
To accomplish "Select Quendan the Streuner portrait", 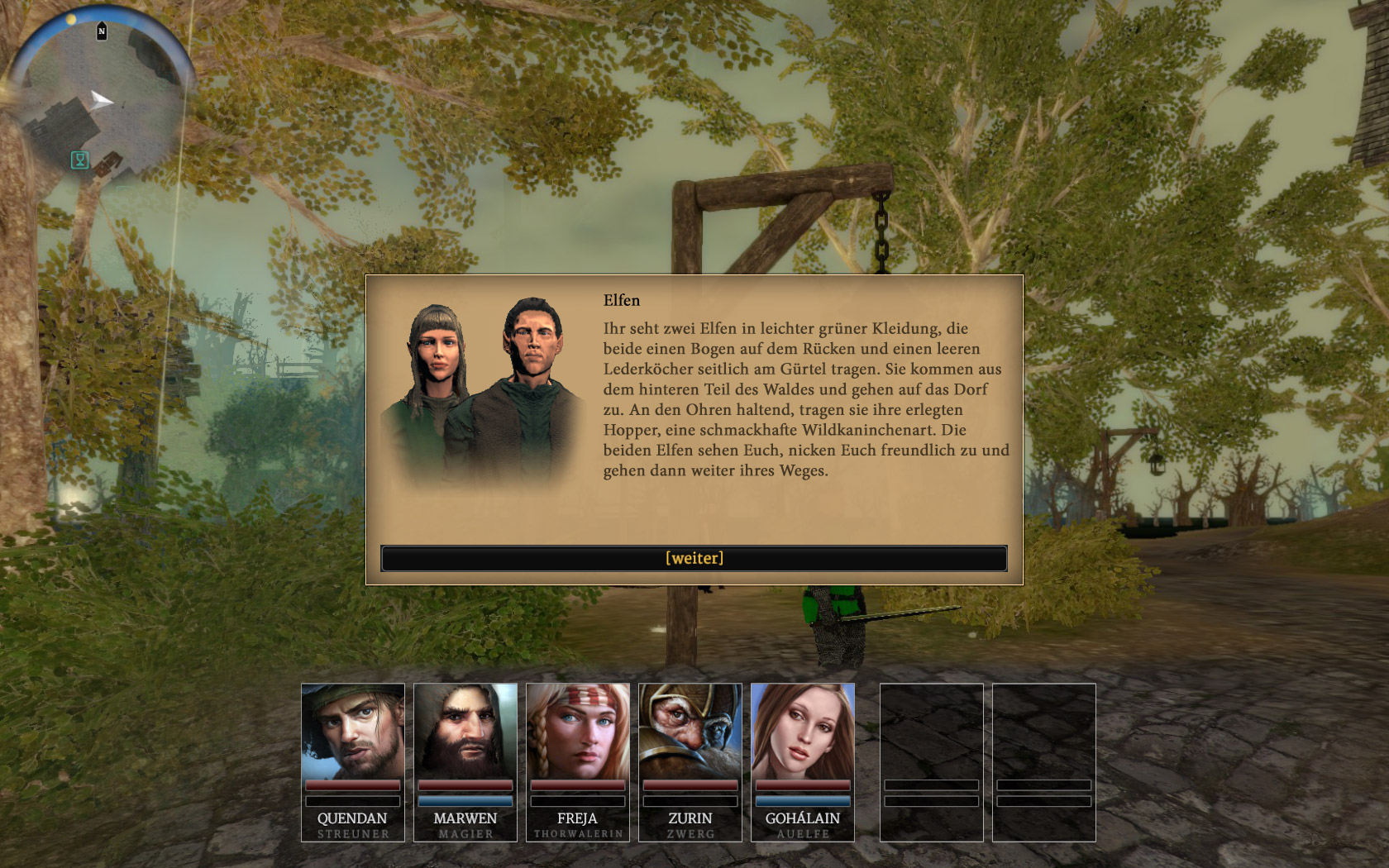I will (353, 732).
